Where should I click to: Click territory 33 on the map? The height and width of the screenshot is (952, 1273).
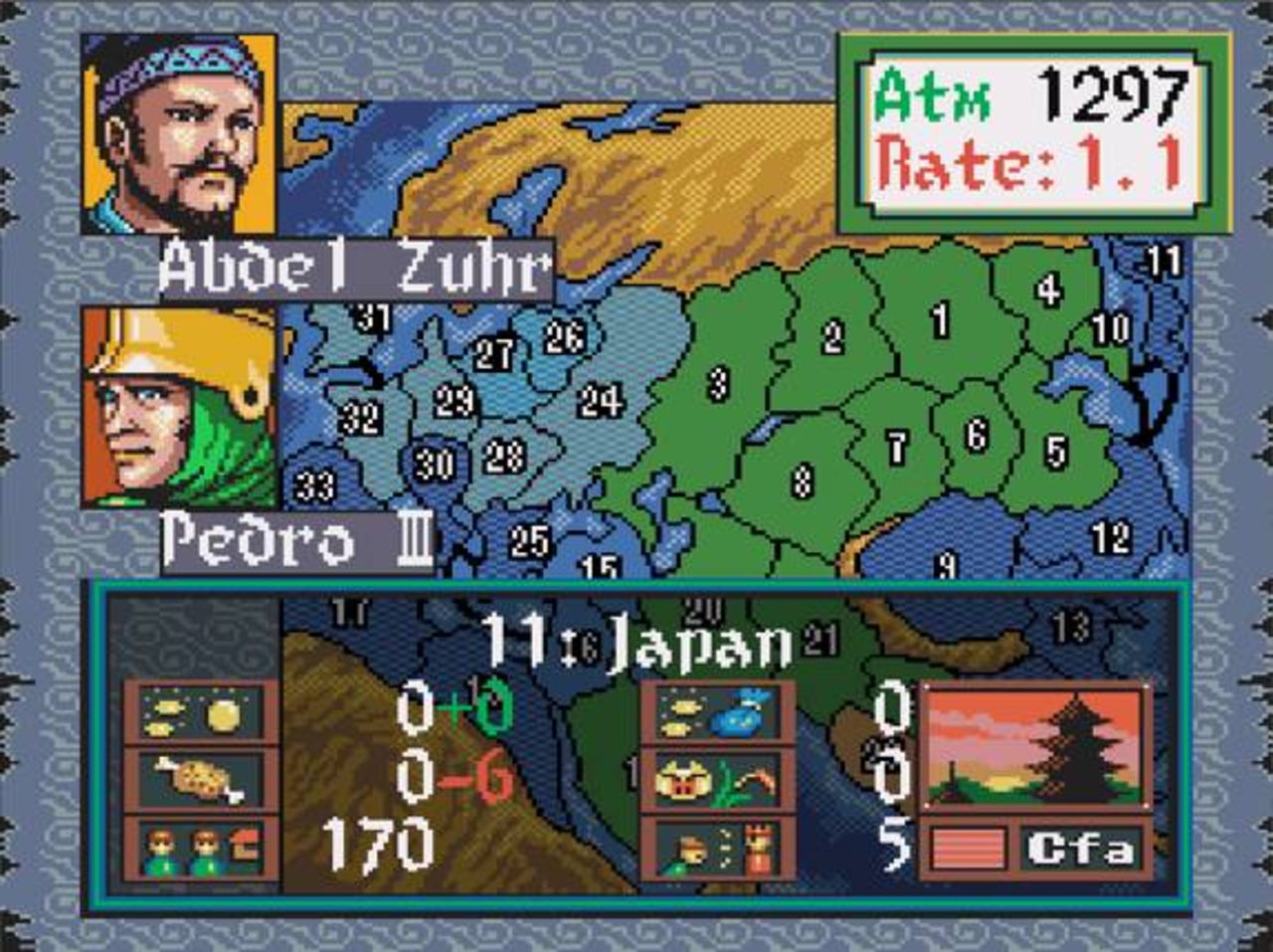tap(314, 486)
